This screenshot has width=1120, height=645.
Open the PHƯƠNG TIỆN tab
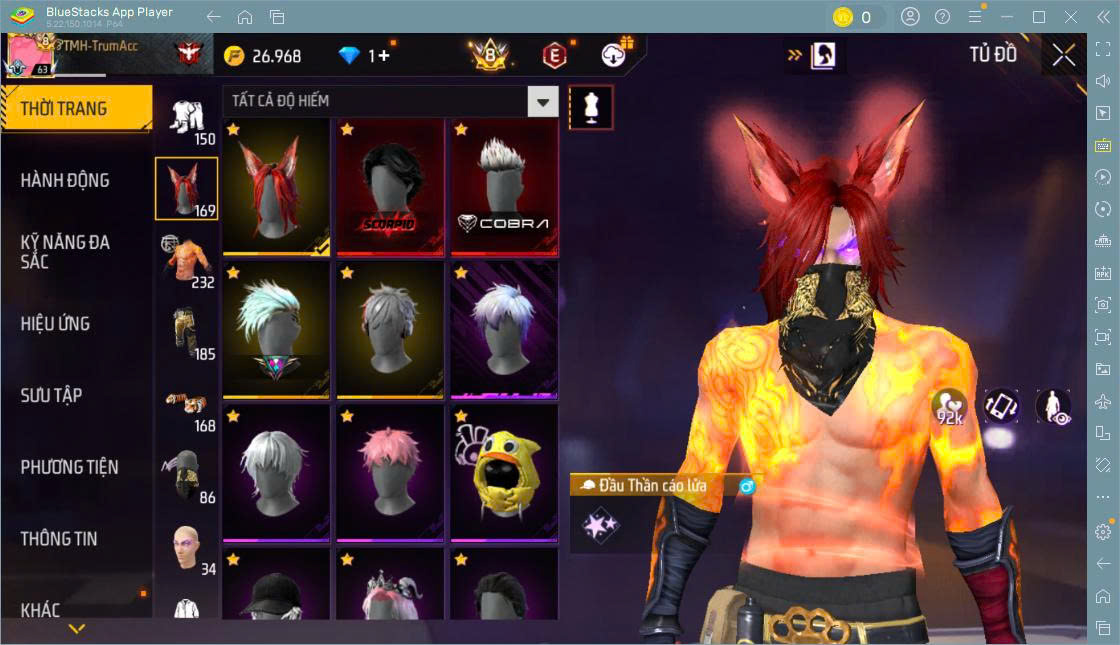pos(69,467)
